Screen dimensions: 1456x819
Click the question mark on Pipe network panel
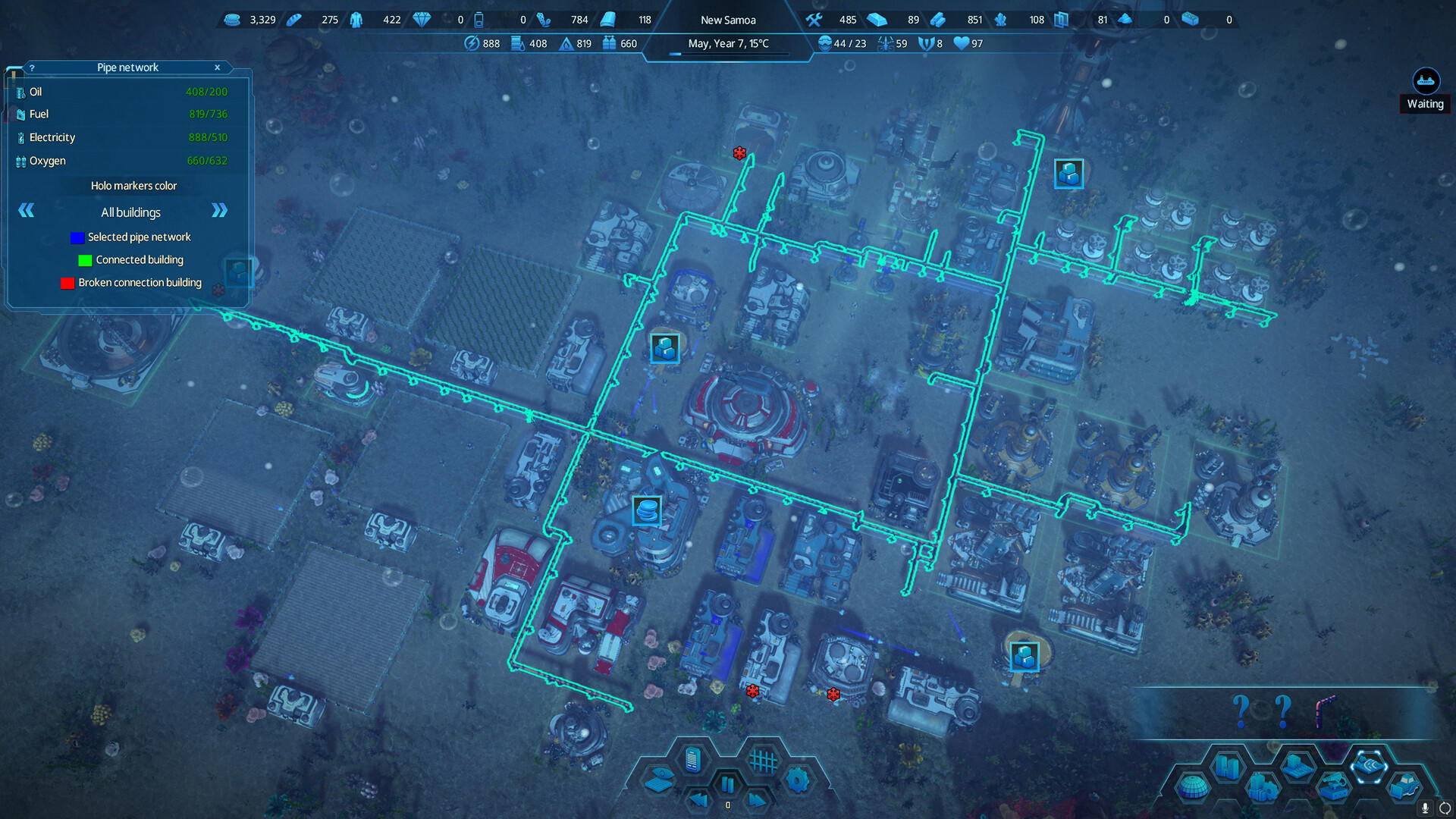point(31,67)
